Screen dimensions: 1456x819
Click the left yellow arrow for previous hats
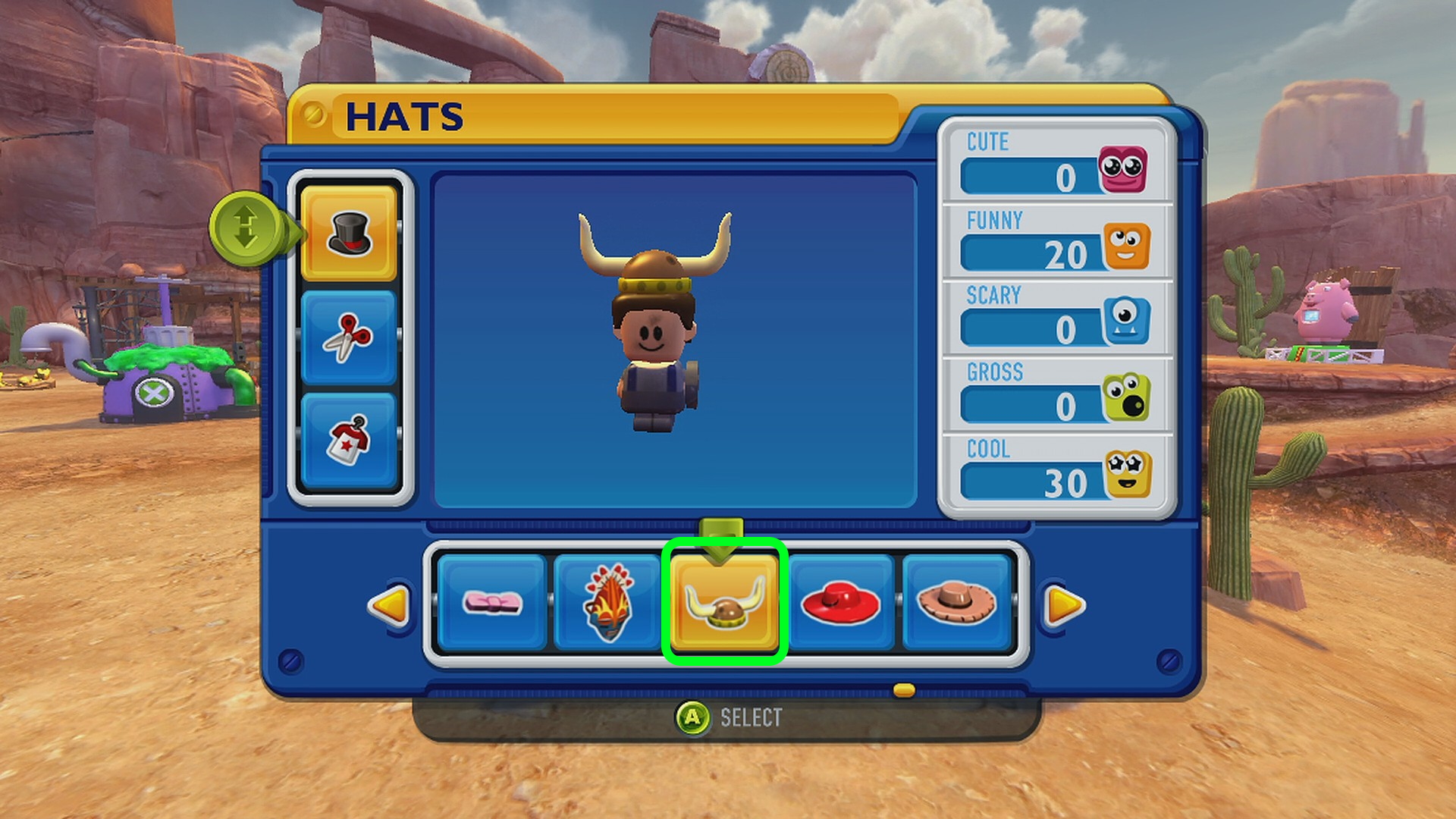(390, 605)
